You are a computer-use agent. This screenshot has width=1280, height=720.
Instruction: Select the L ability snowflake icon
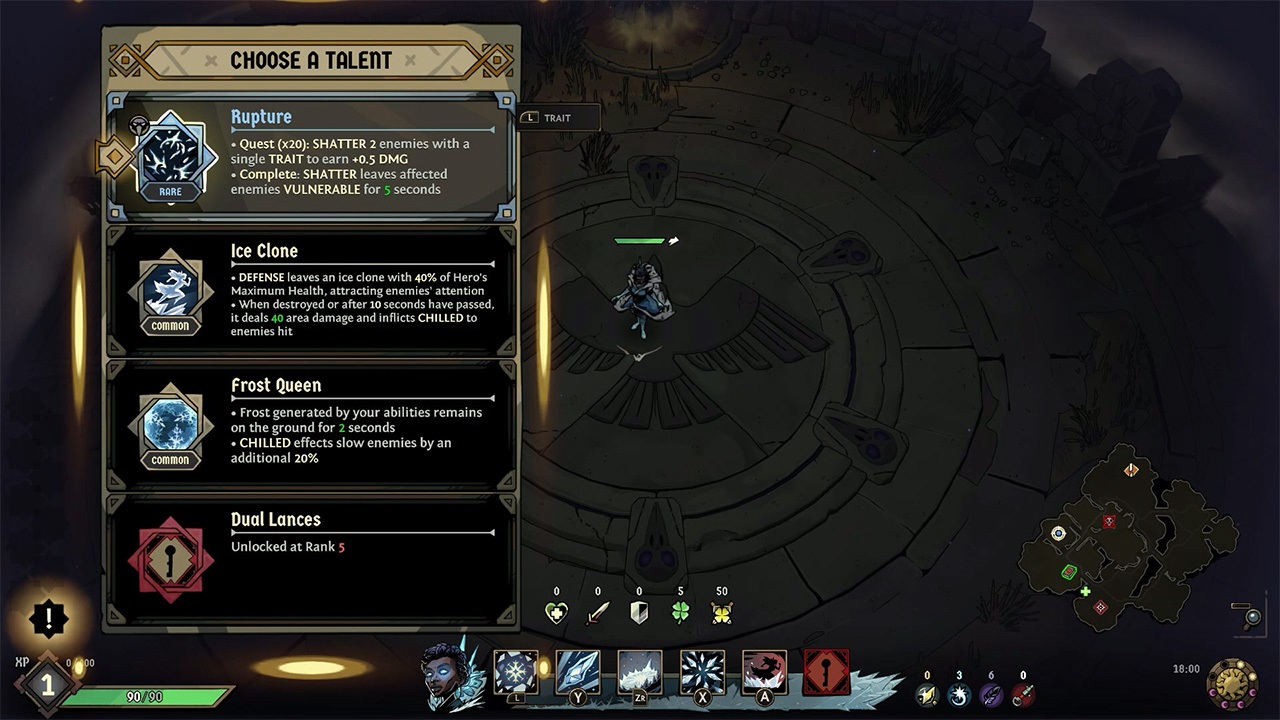tap(516, 672)
